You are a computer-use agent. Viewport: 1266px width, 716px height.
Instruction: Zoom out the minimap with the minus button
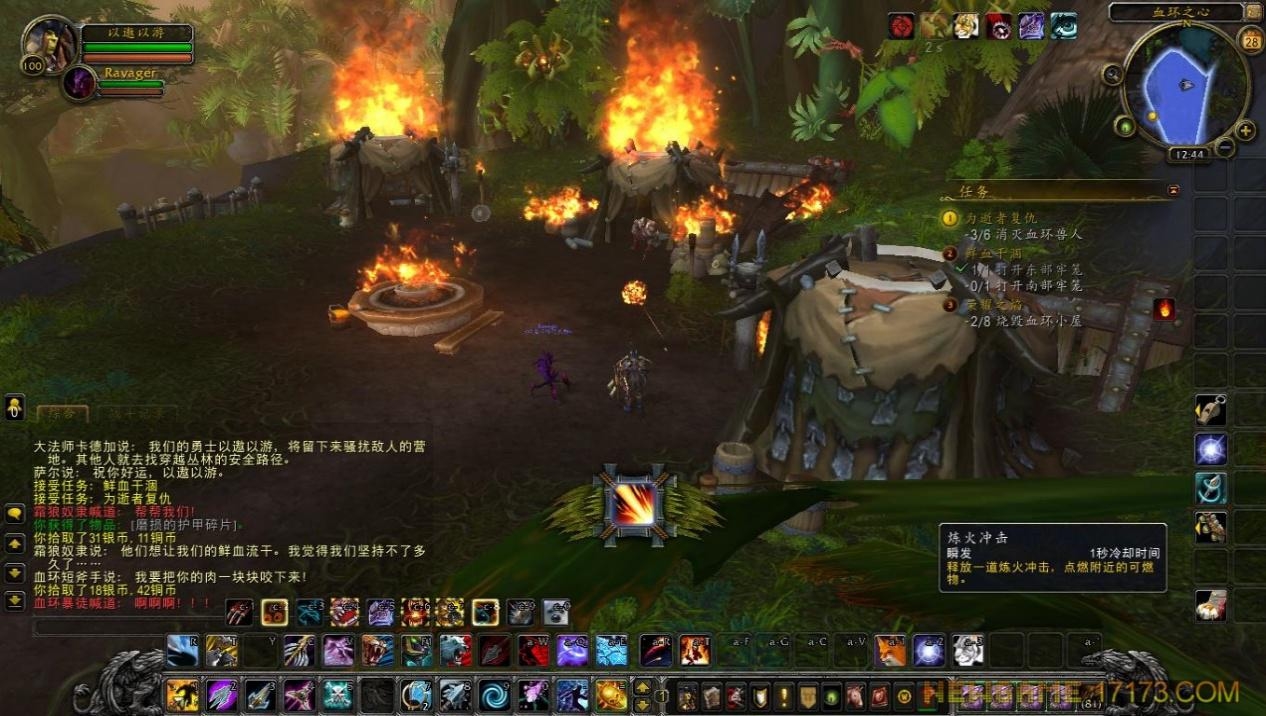coord(1225,149)
